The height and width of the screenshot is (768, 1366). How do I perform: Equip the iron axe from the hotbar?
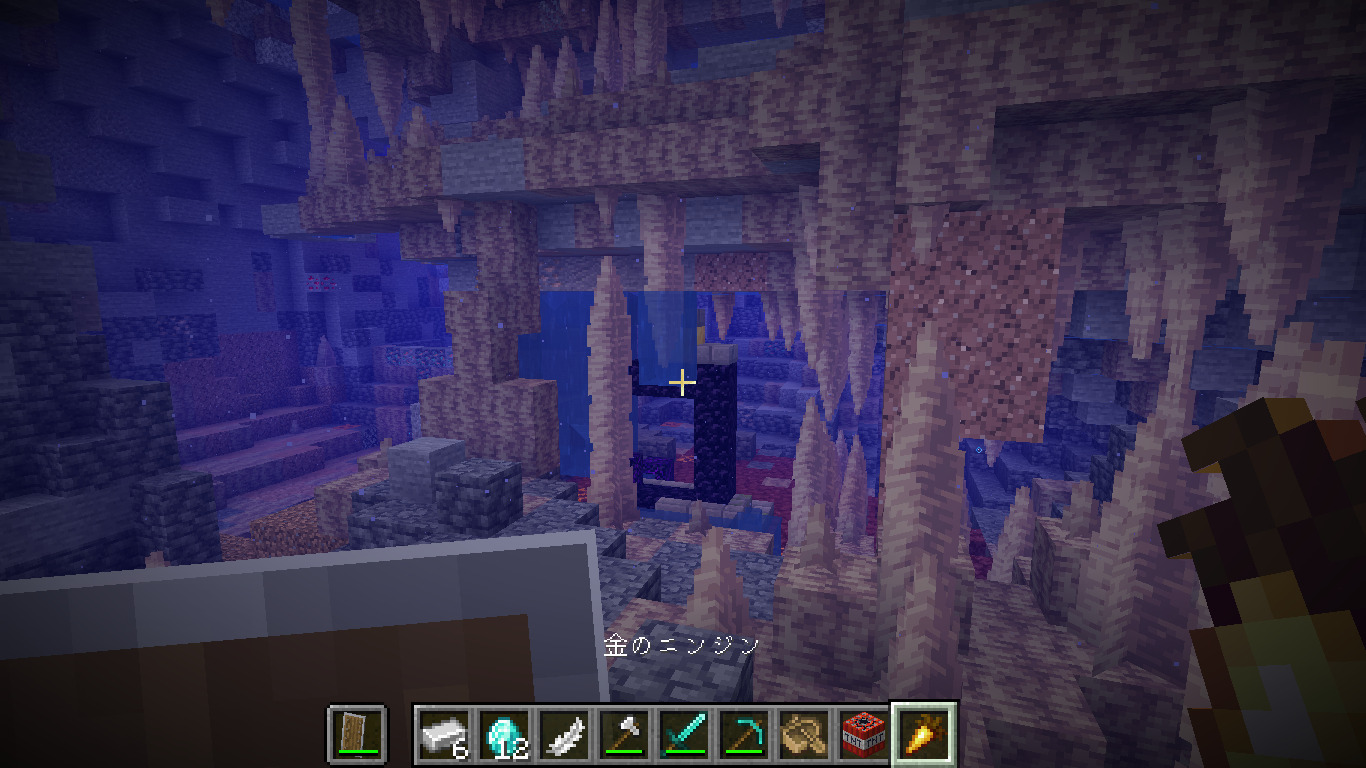624,734
